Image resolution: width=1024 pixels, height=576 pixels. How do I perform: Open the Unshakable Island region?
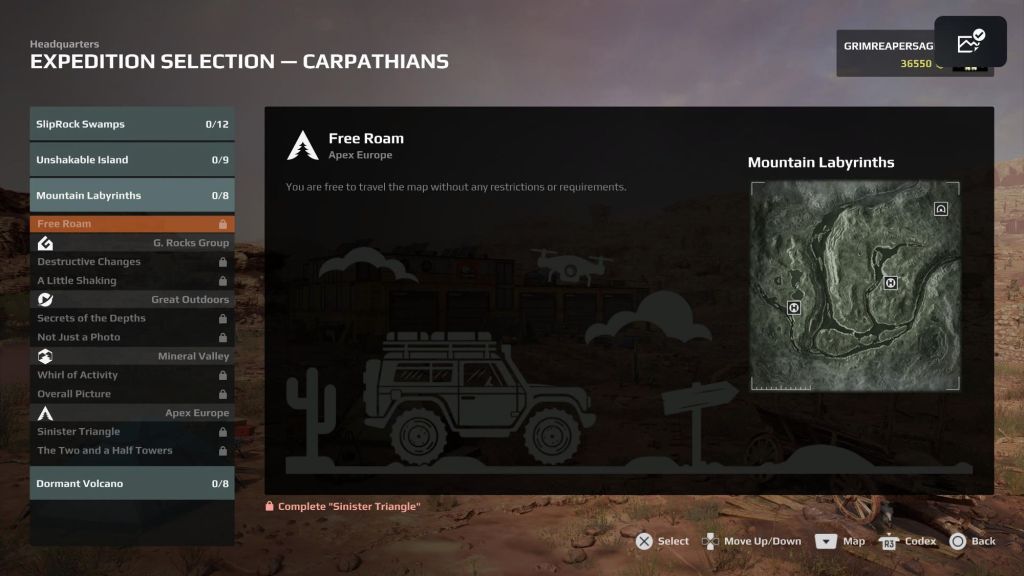(x=132, y=160)
